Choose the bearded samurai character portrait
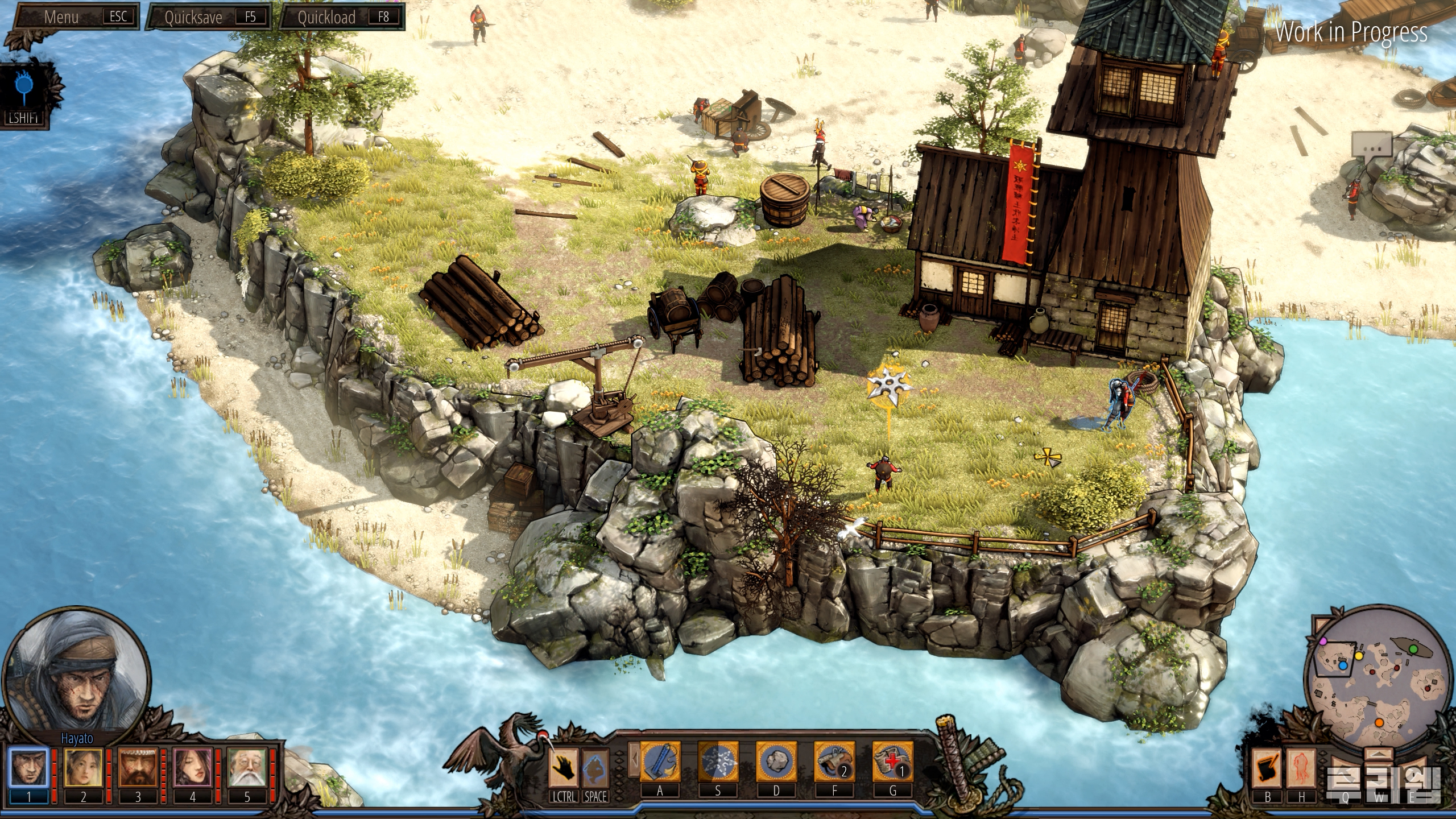1456x819 pixels. 138,768
